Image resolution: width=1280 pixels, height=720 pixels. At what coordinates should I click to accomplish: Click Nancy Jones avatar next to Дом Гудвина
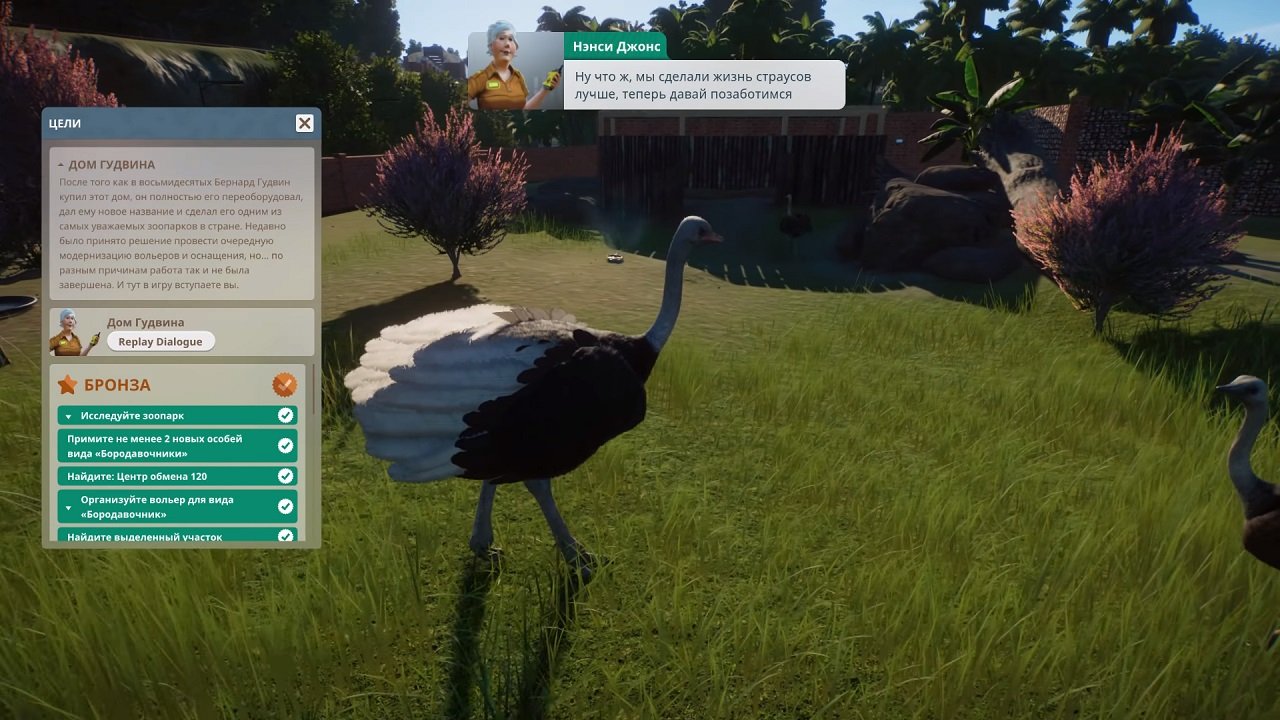coord(66,332)
